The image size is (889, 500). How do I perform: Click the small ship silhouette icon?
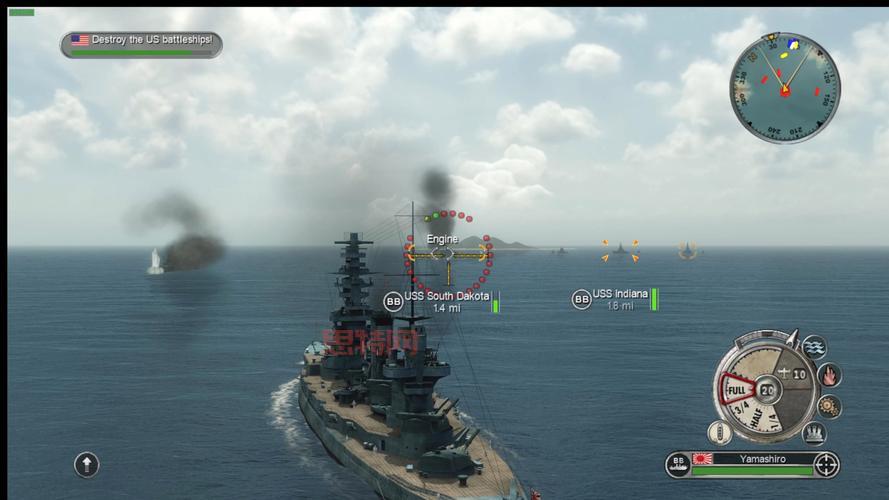click(x=719, y=432)
